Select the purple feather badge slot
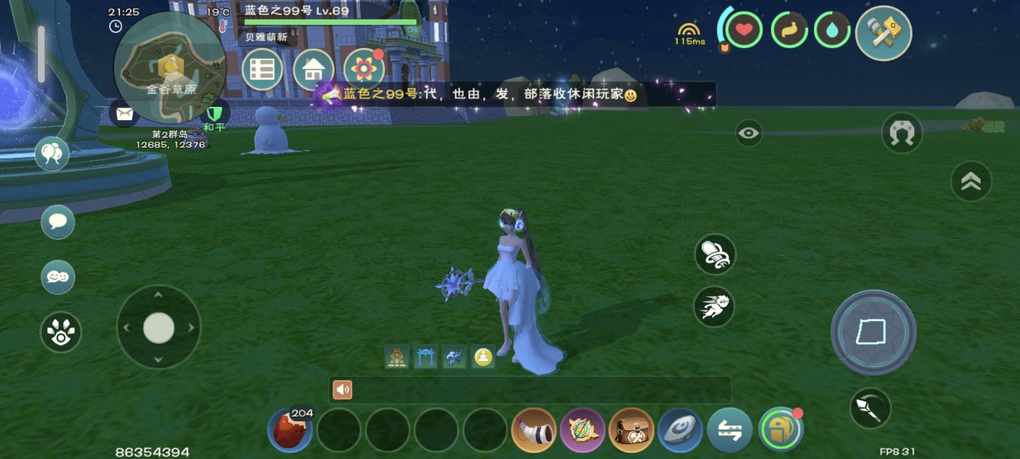 (x=583, y=430)
